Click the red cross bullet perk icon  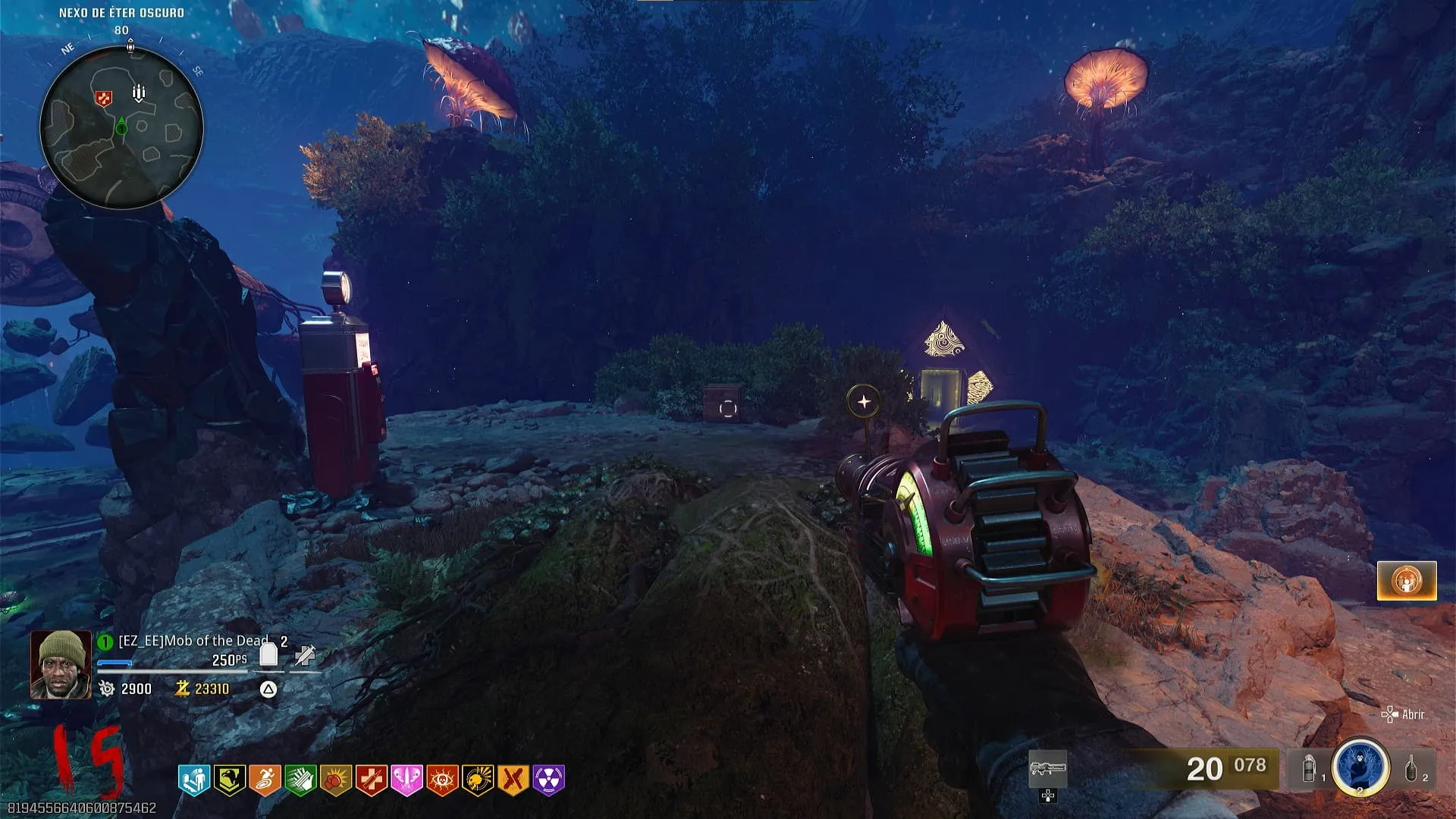(372, 780)
